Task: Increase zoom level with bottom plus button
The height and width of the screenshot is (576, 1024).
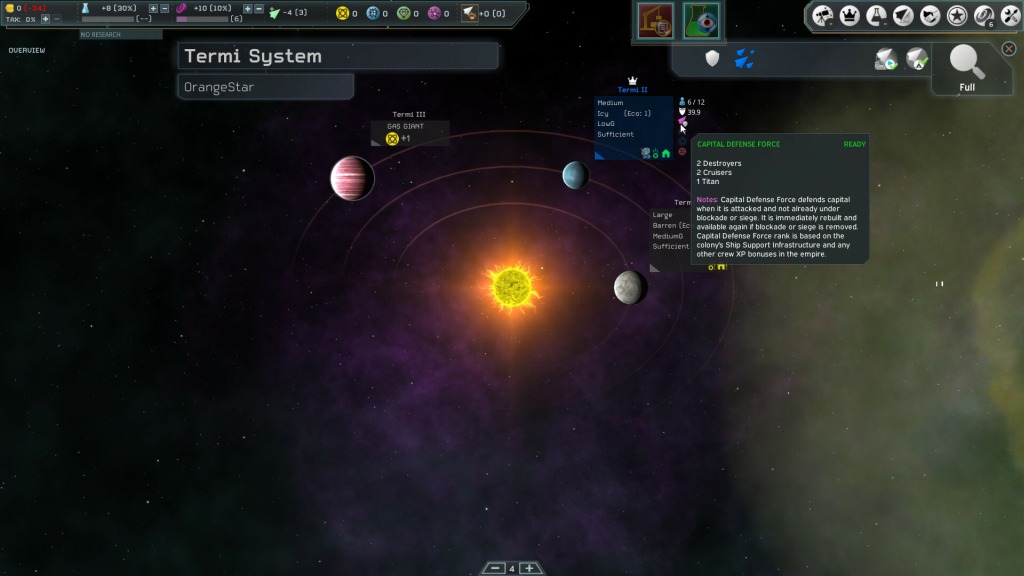Action: (x=530, y=568)
